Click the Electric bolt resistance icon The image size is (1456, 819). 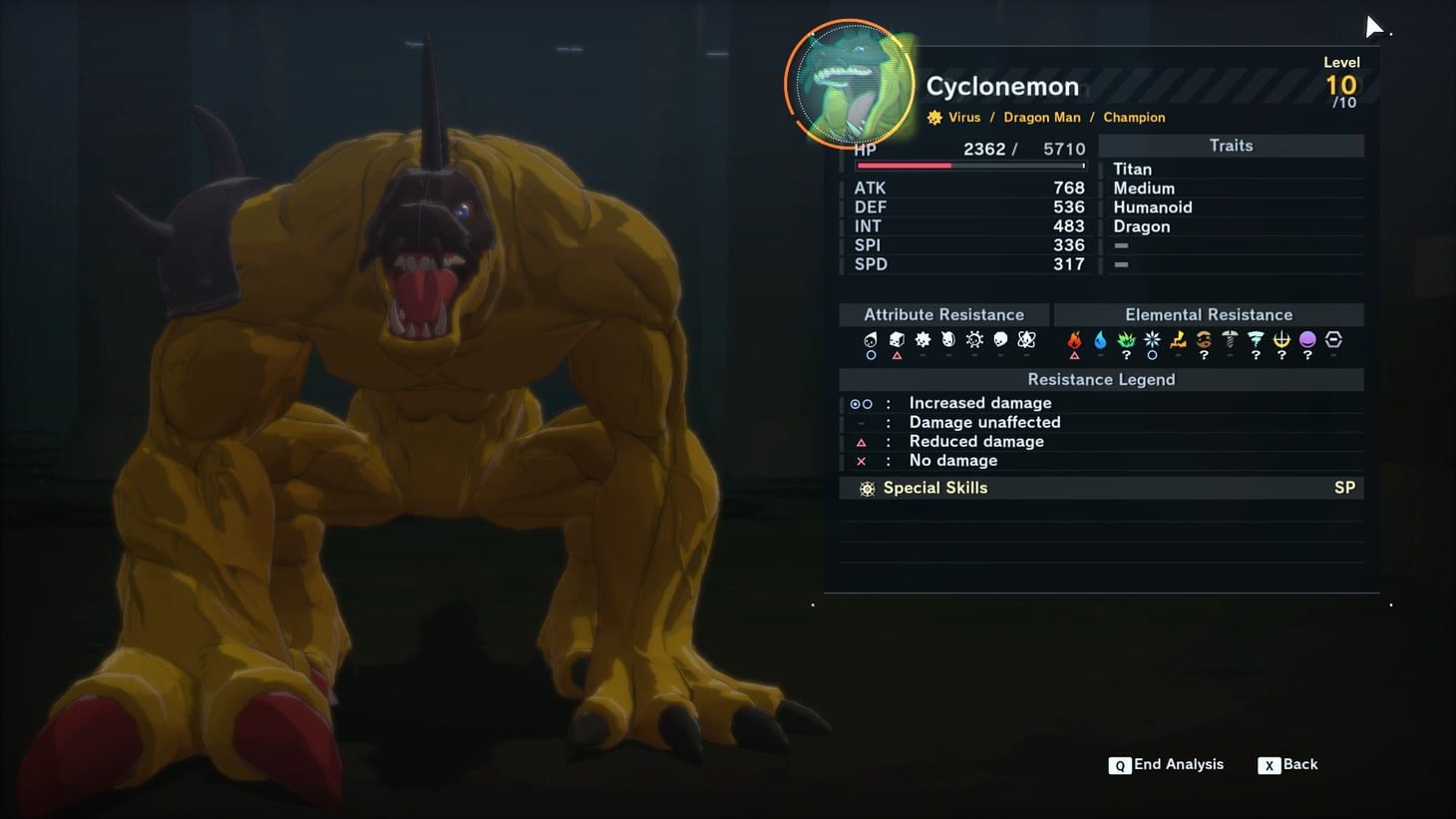(x=1178, y=339)
